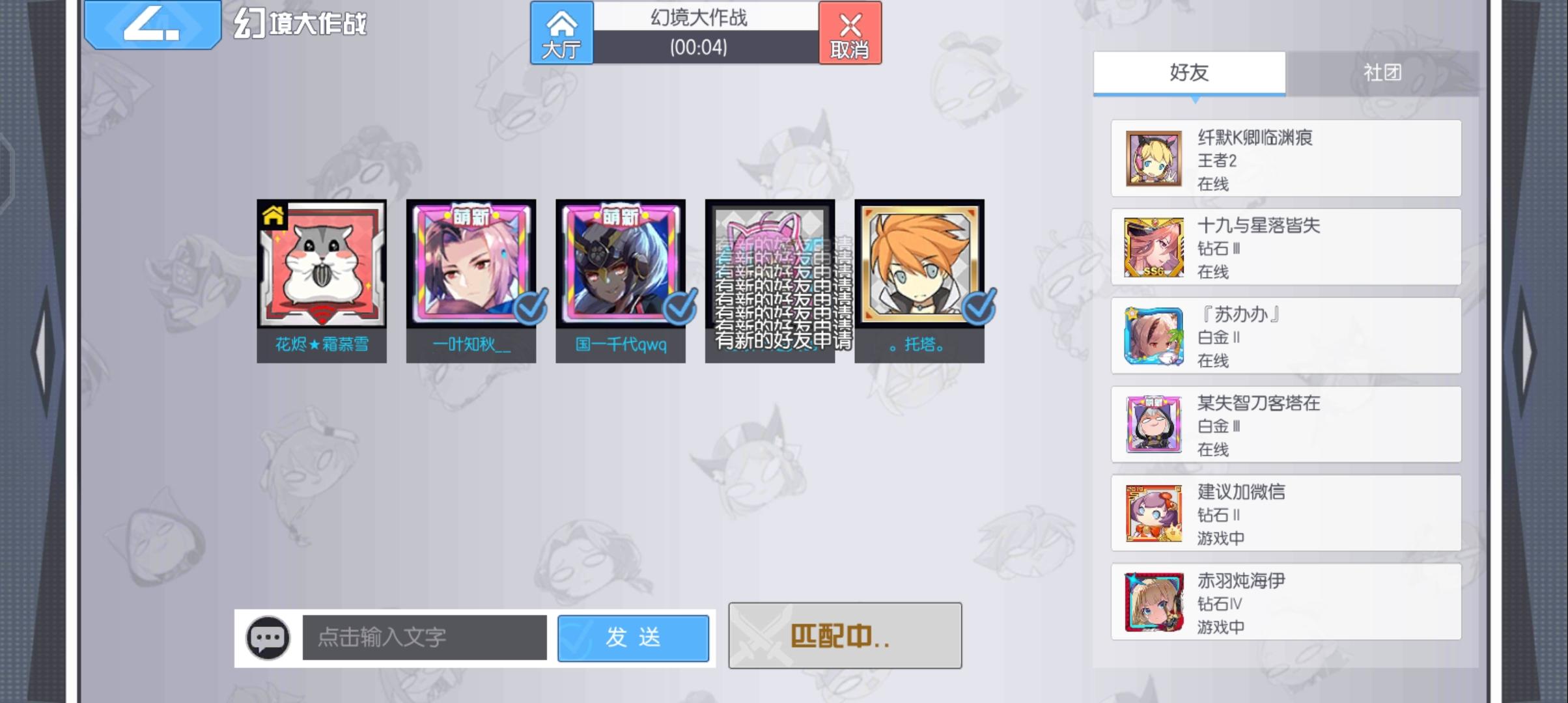Screen dimensions: 1568x703
Task: Cancel matchmaking with 取消 button
Action: tap(850, 33)
